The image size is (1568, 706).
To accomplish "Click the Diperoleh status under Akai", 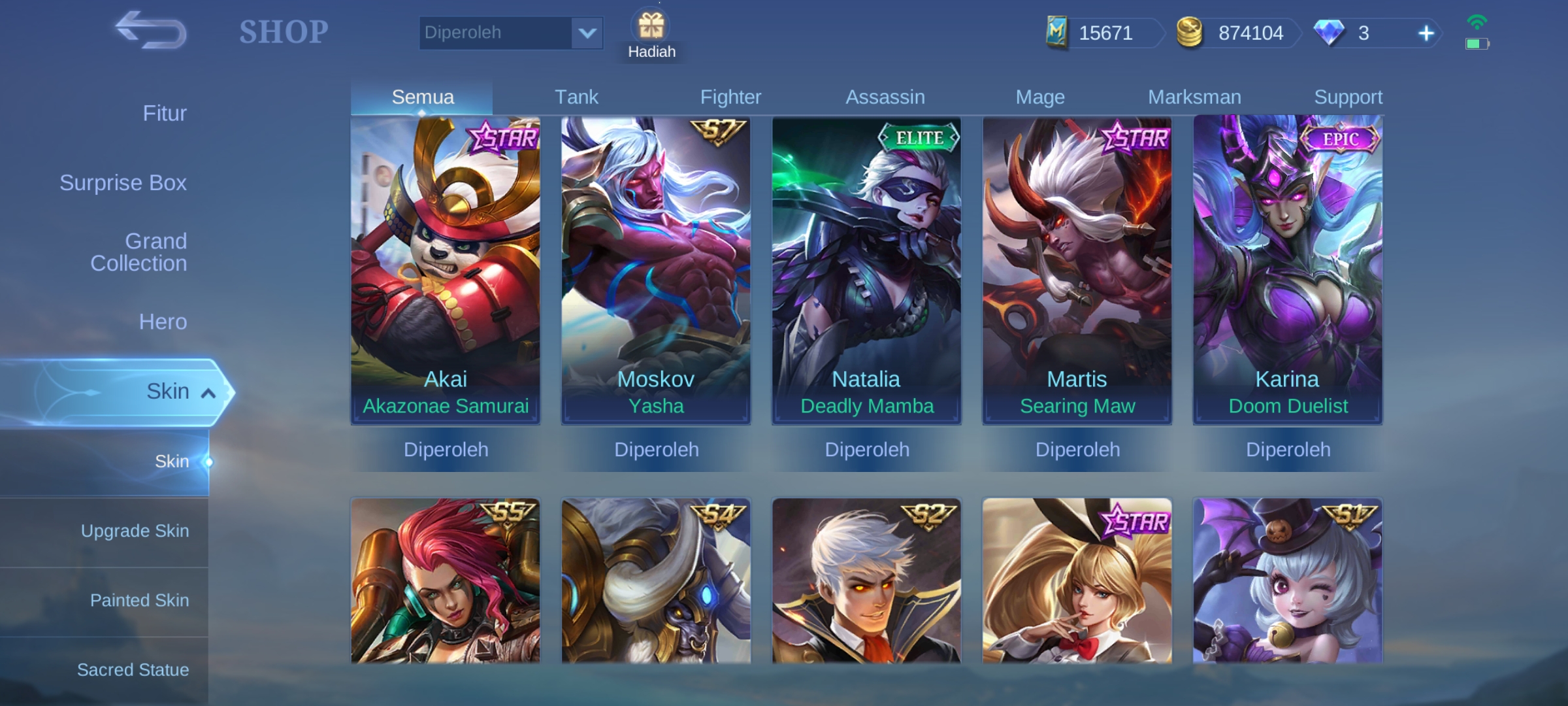I will coord(446,450).
